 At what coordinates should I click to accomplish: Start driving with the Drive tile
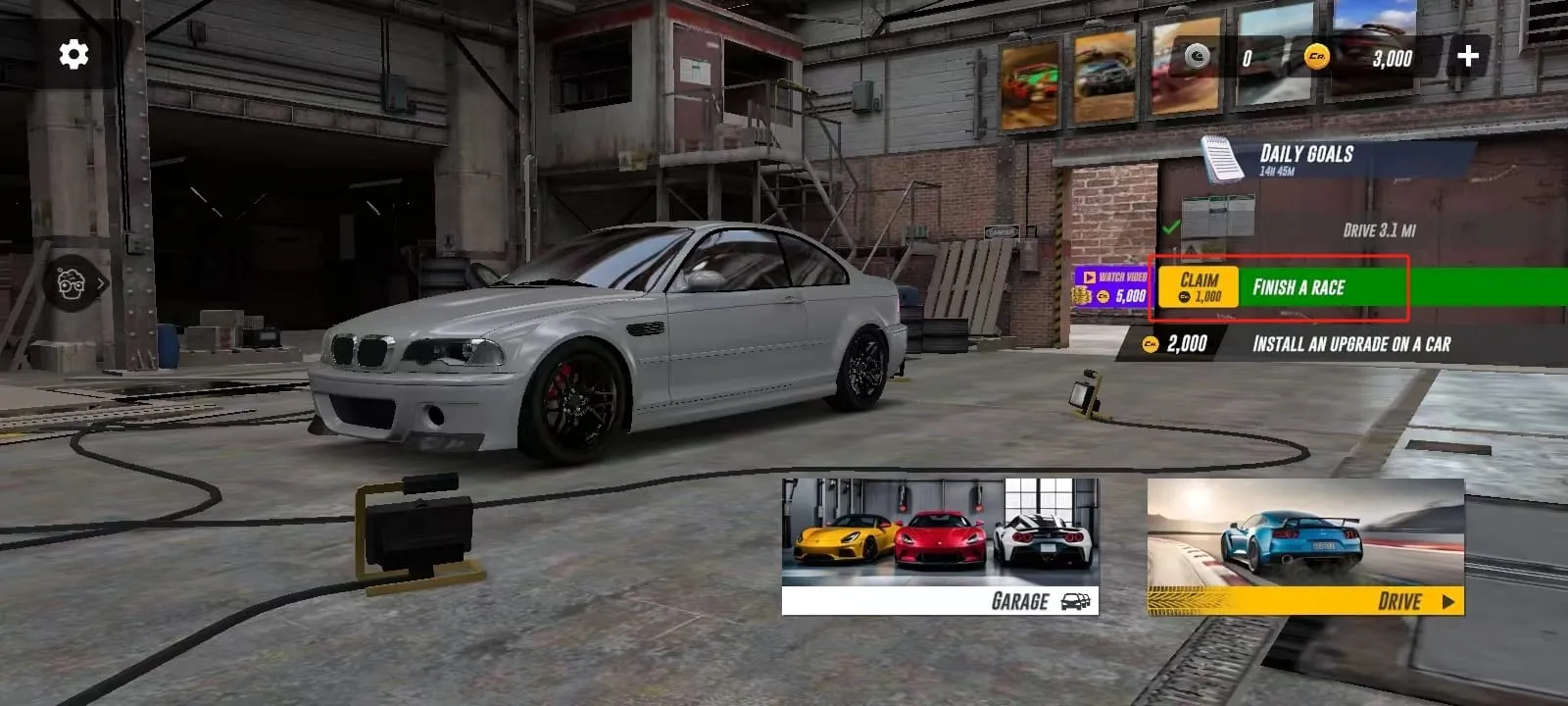tap(1305, 546)
